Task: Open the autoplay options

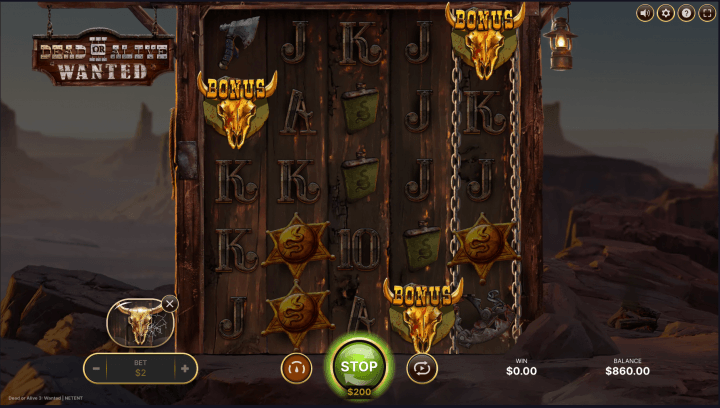Action: click(x=422, y=368)
